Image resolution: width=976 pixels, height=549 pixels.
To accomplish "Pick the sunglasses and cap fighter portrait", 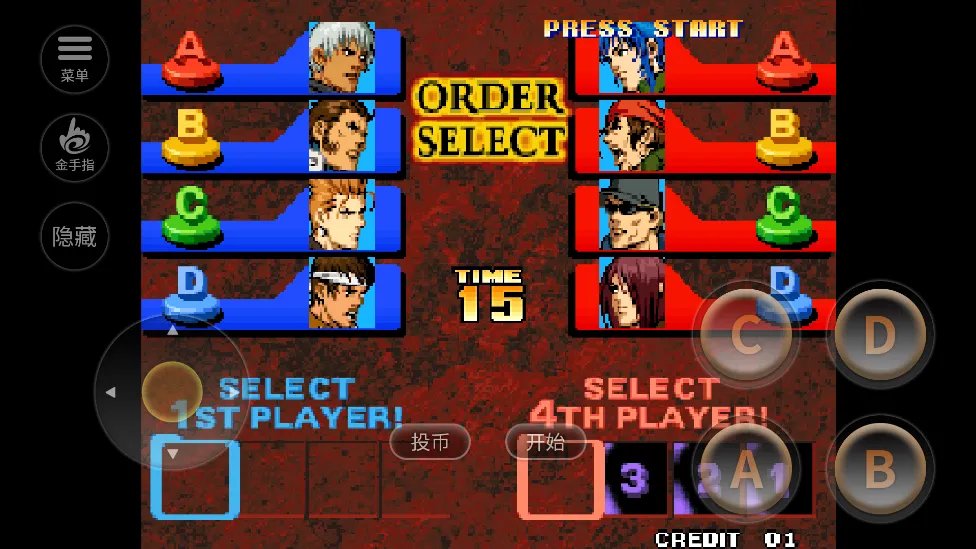I will 631,214.
